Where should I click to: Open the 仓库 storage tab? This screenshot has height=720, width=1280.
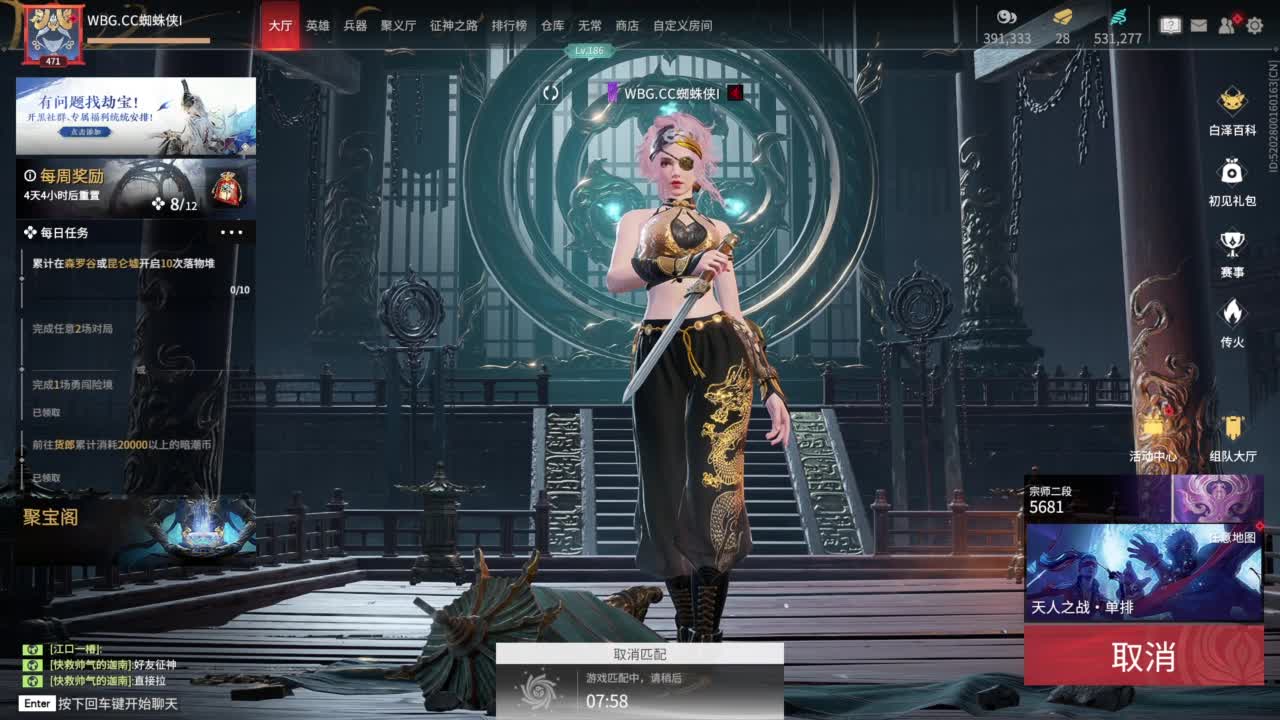pos(552,26)
